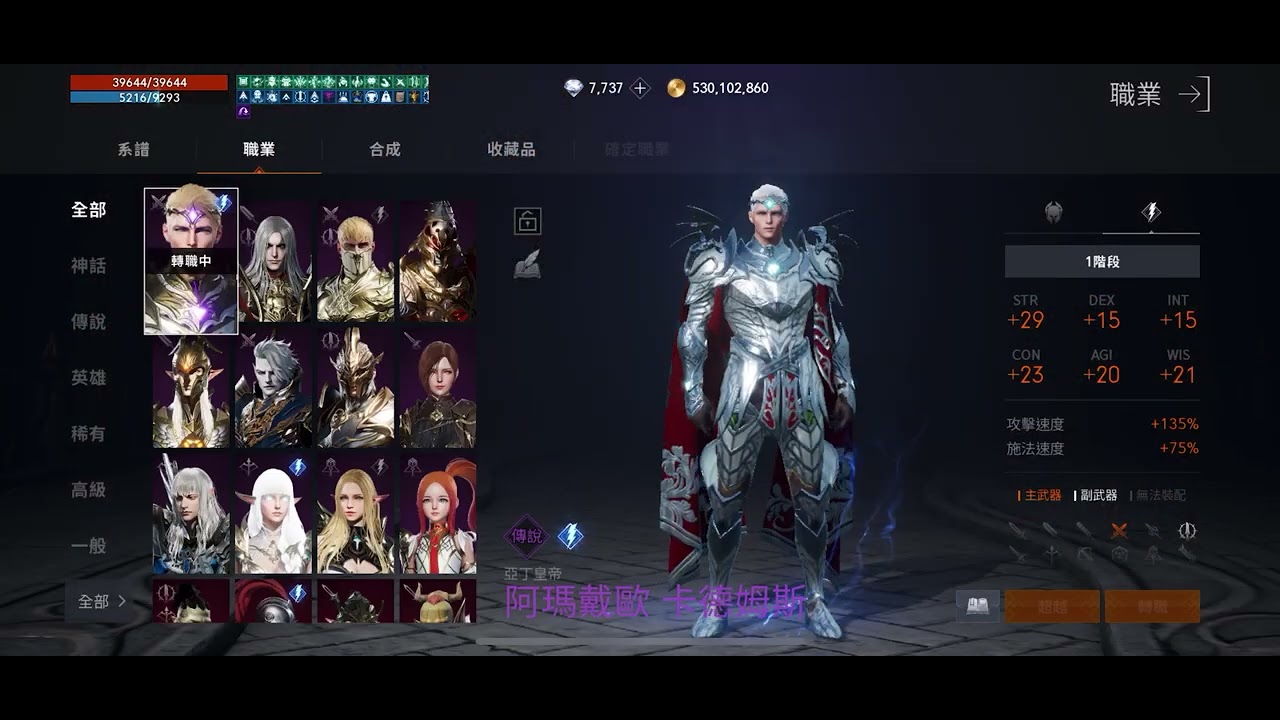This screenshot has height=720, width=1280.
Task: Open the 收藏品 tab
Action: click(509, 149)
